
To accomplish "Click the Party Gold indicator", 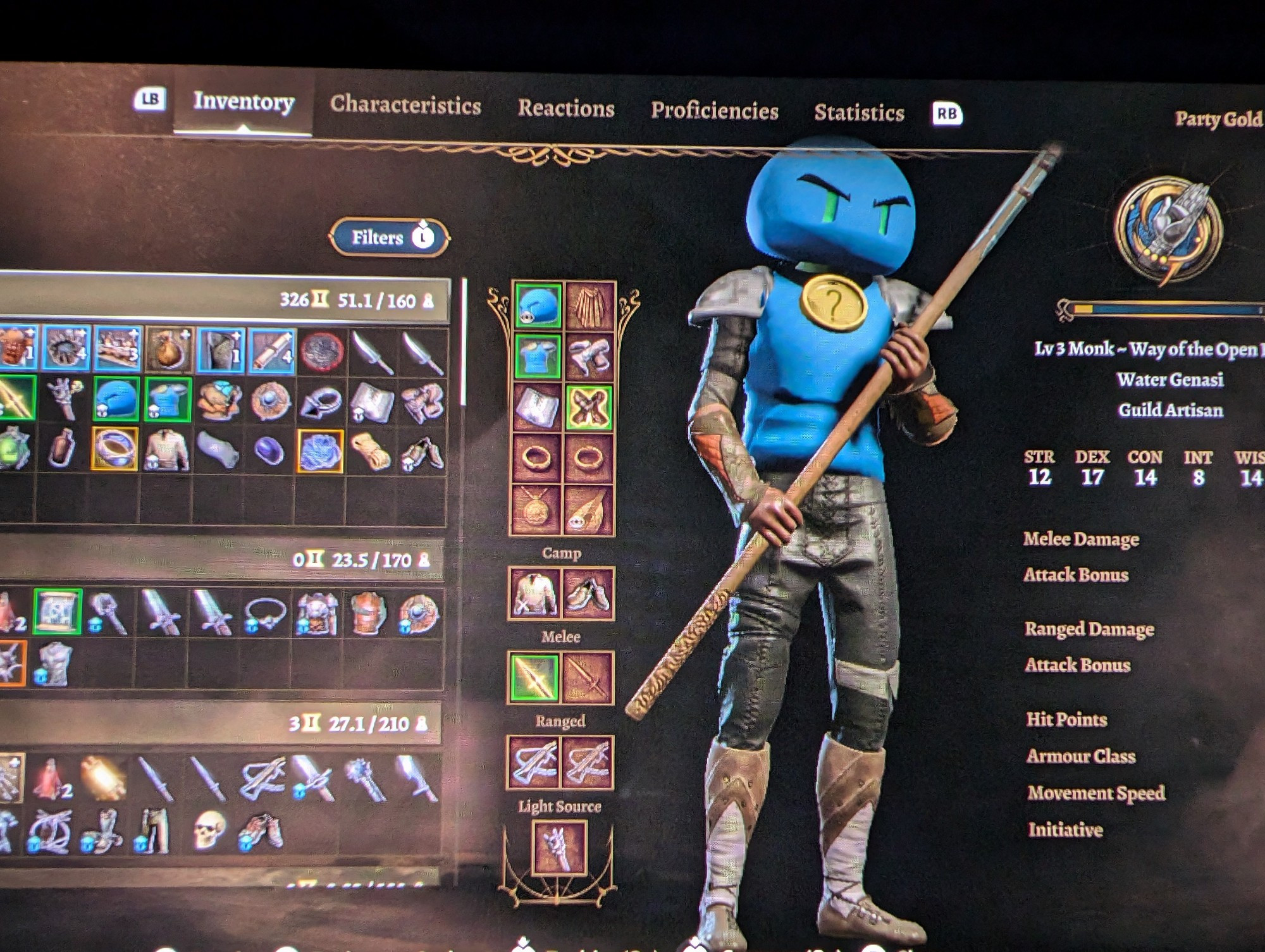I will (x=1219, y=118).
